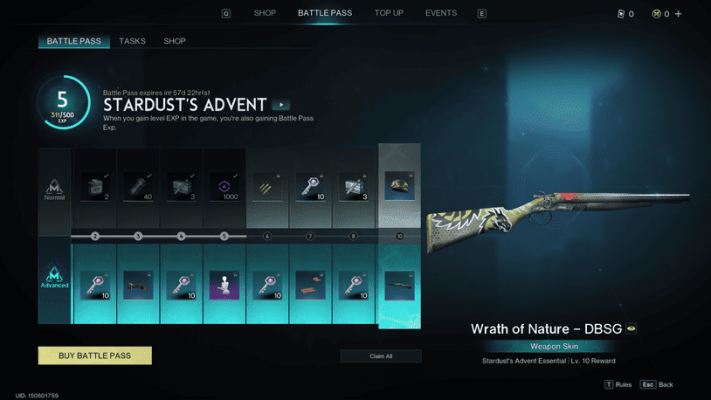Add currency with the plus button
Image resolution: width=711 pixels, height=400 pixels.
click(679, 14)
